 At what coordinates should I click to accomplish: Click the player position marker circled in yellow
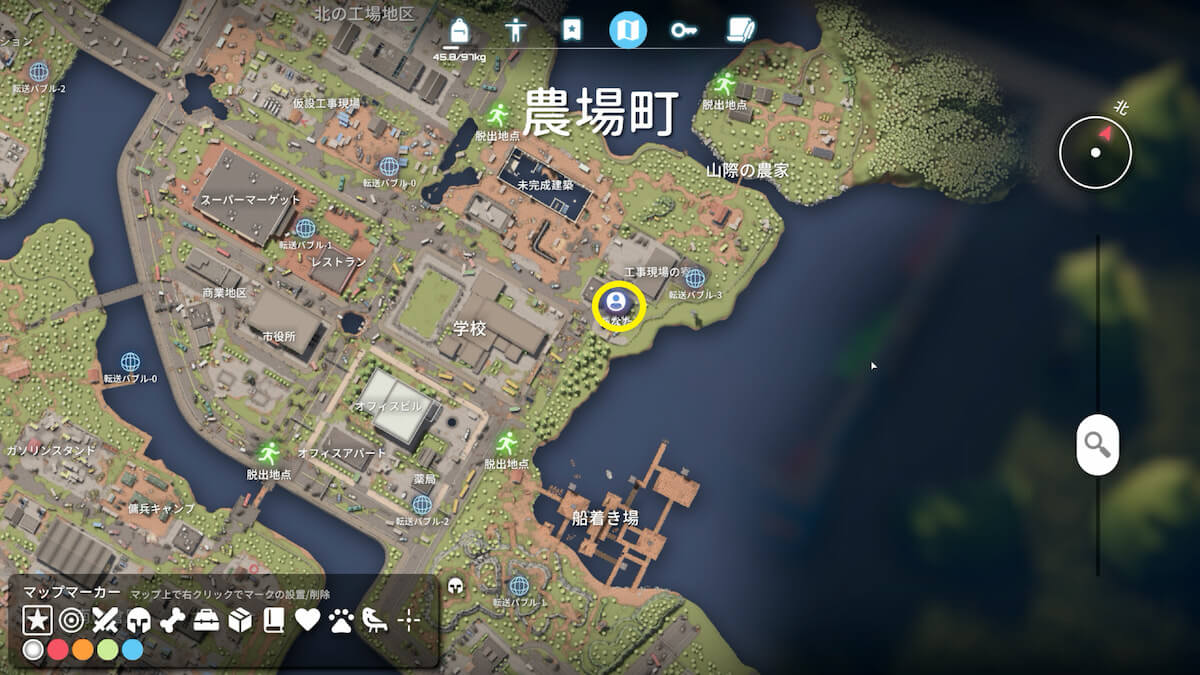618,302
